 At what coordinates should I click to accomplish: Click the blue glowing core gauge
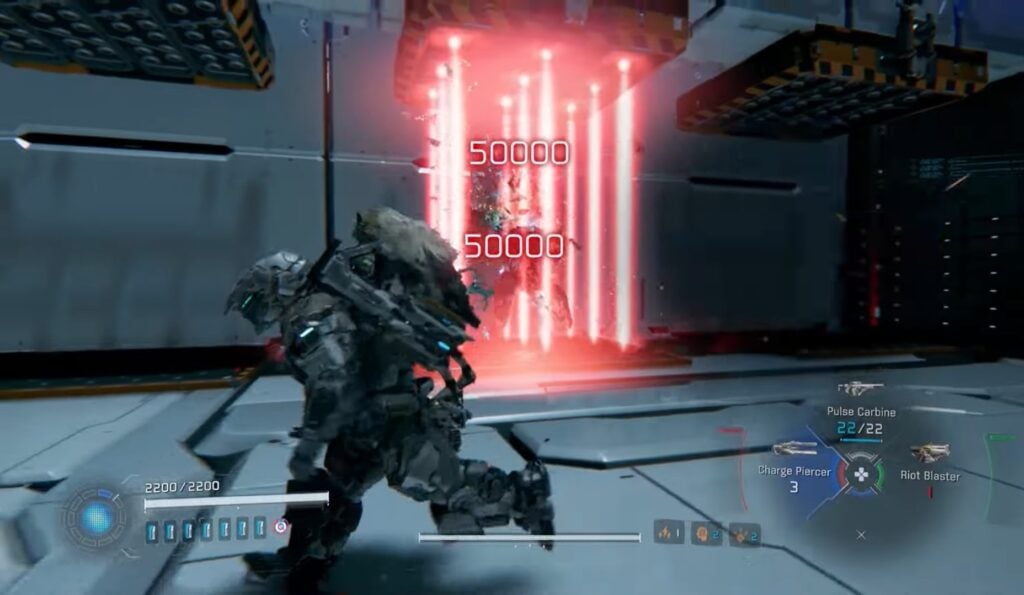(97, 517)
